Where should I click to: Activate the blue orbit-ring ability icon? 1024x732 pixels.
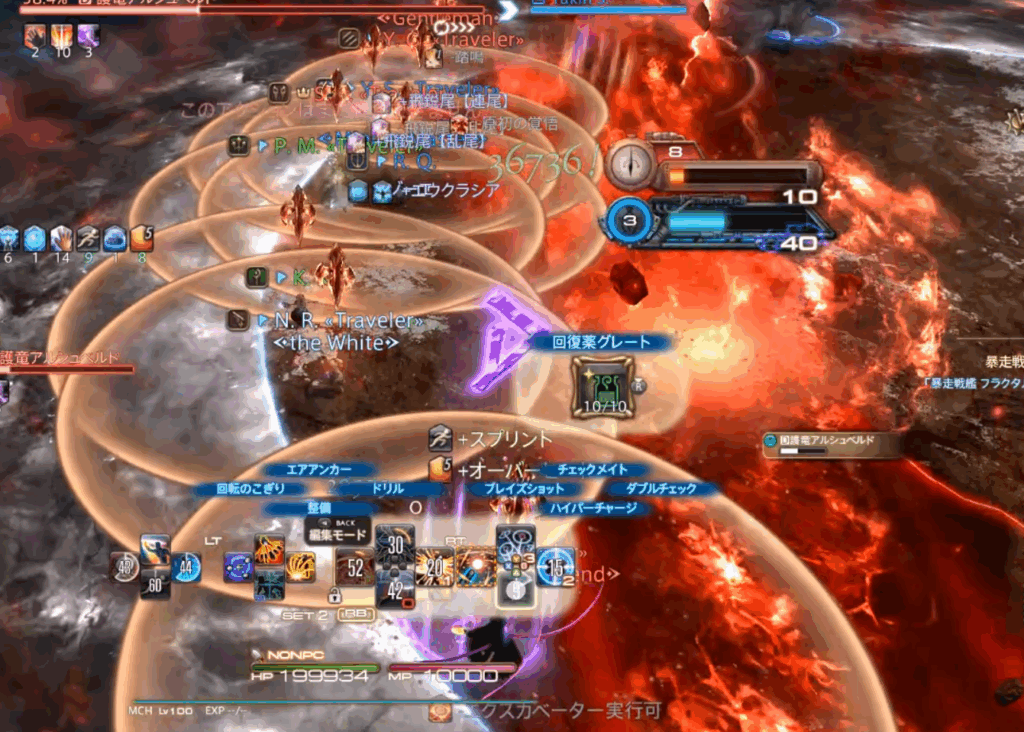click(x=238, y=567)
